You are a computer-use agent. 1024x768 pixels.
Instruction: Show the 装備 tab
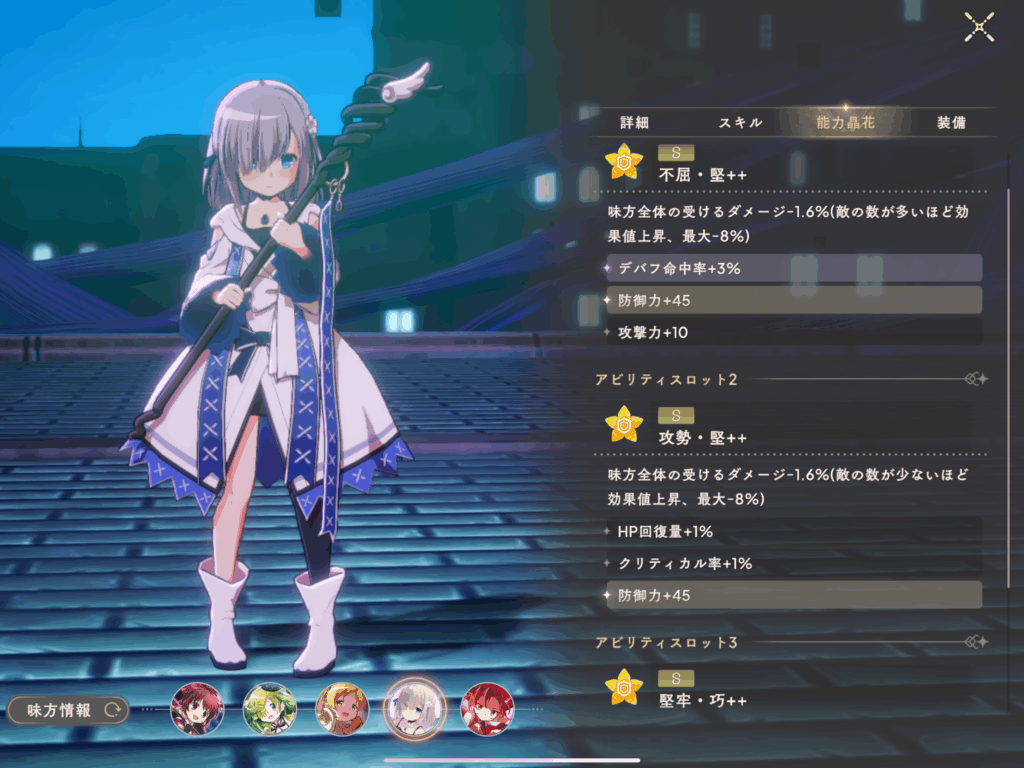coord(951,123)
